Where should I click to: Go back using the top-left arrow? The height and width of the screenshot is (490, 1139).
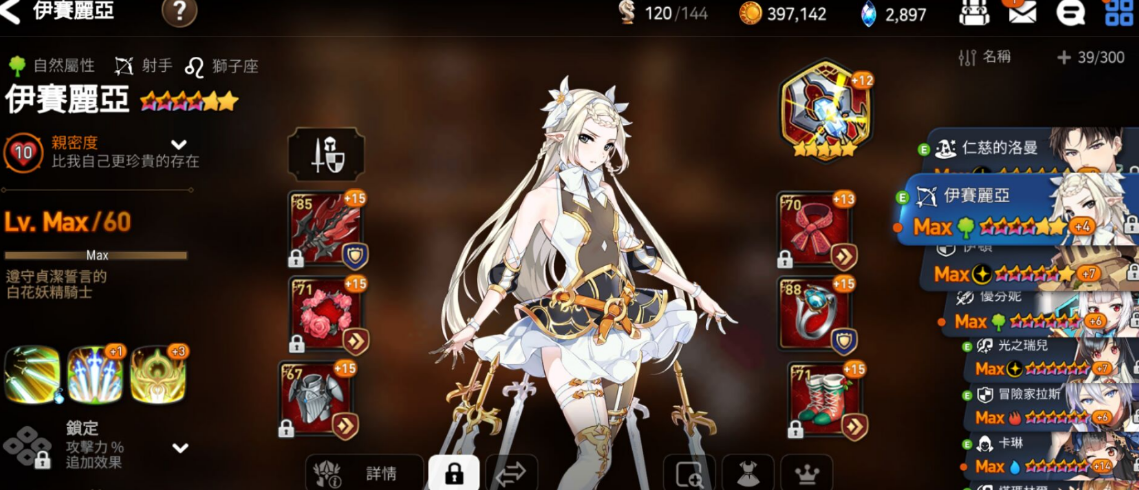pyautogui.click(x=11, y=13)
